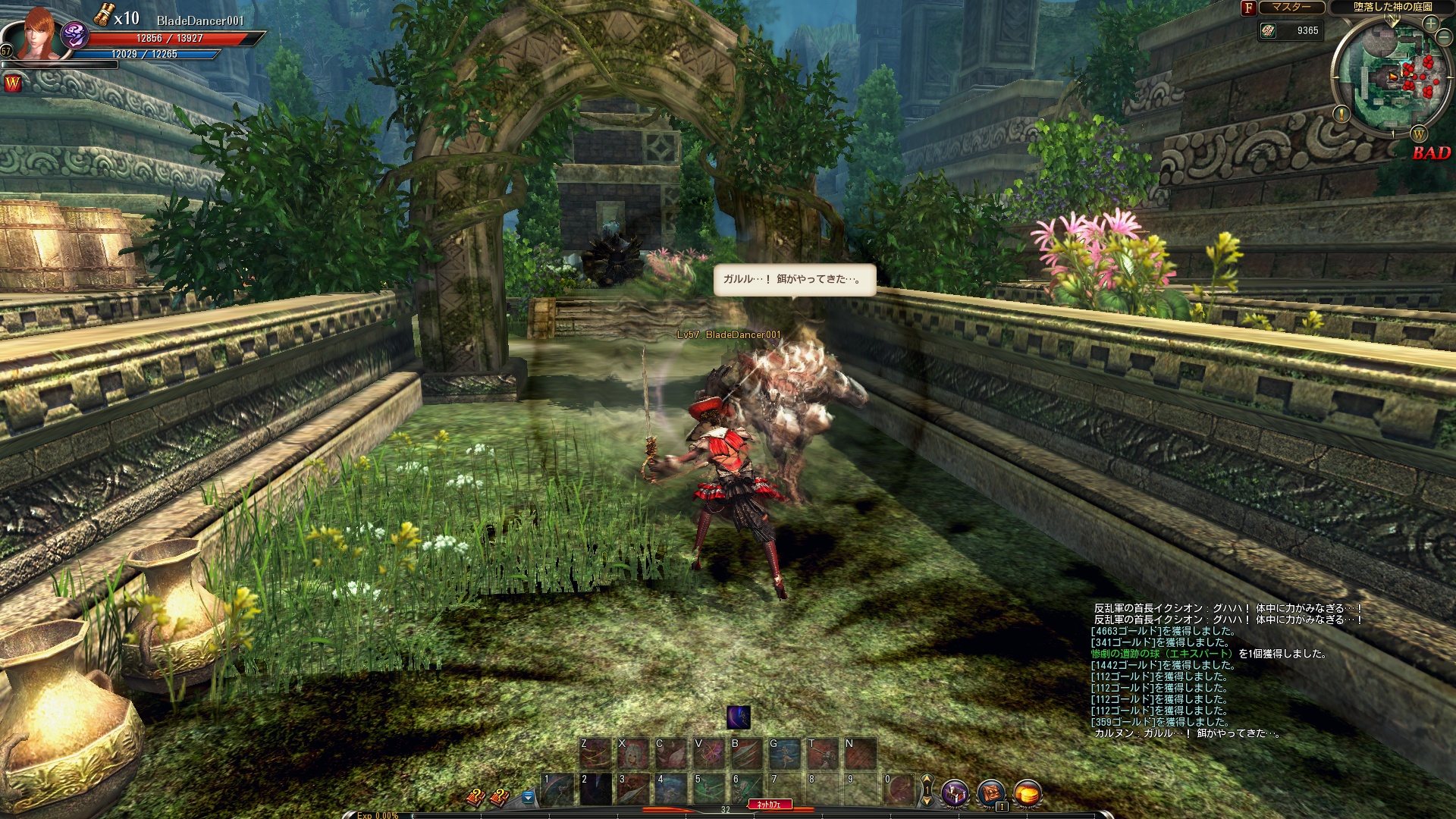Activate the green skill in slot 5
The height and width of the screenshot is (819, 1456).
pos(711,789)
